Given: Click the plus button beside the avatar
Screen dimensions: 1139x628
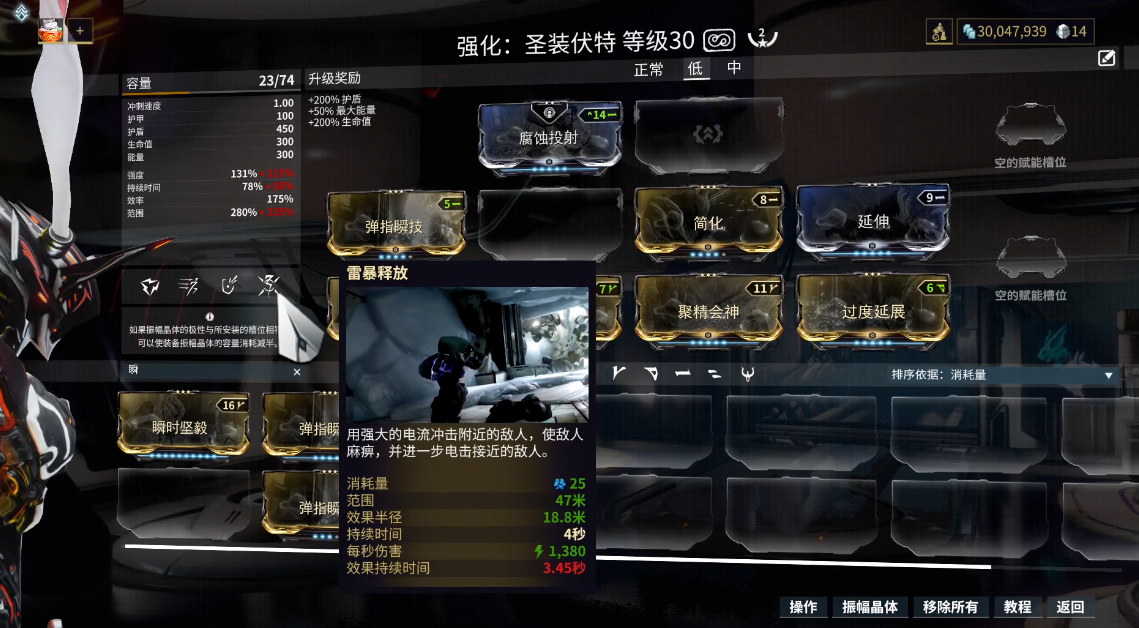Looking at the screenshot, I should pos(80,31).
